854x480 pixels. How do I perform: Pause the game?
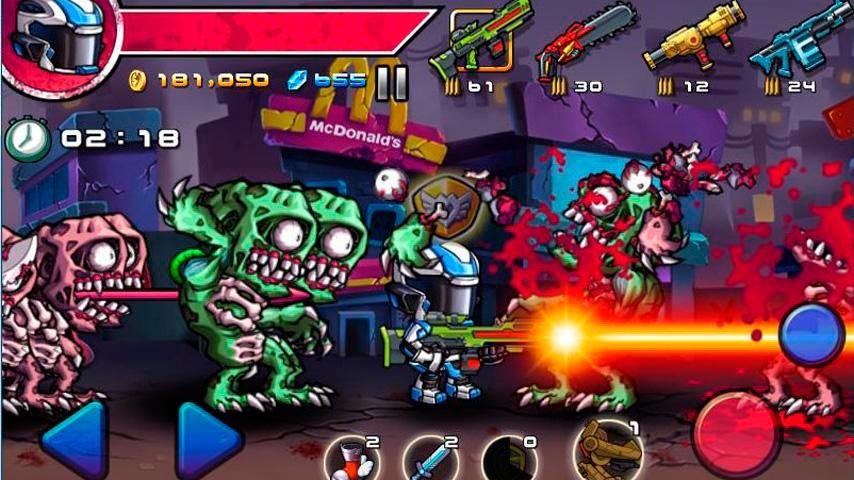391,83
